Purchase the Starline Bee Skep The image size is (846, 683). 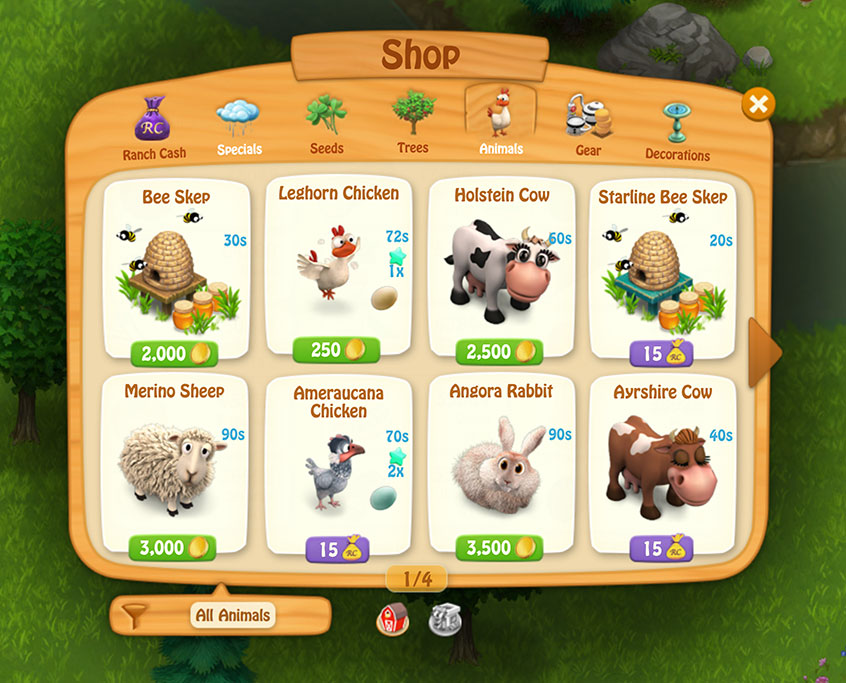click(662, 353)
